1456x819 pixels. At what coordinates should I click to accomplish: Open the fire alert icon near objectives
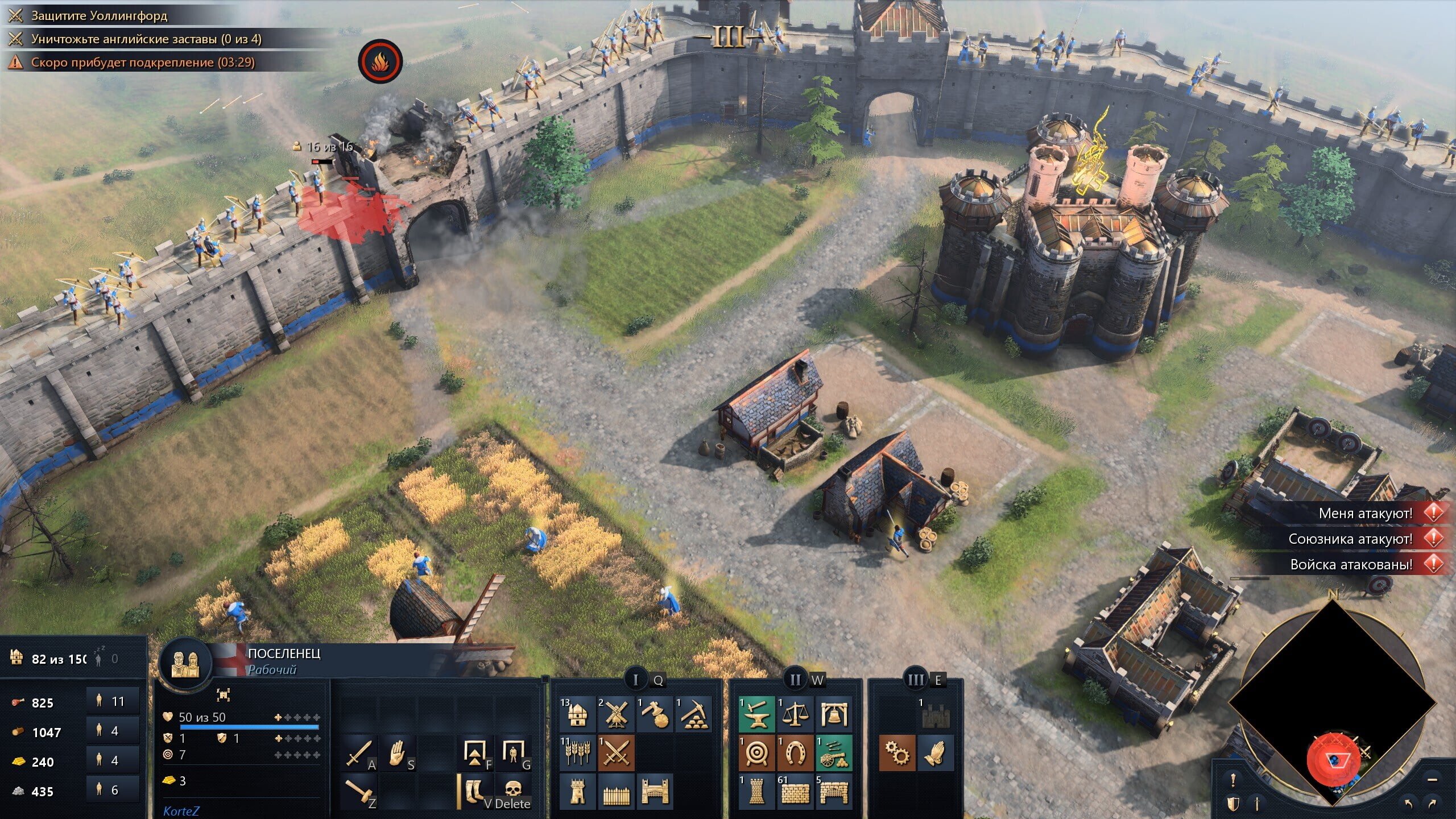point(380,61)
